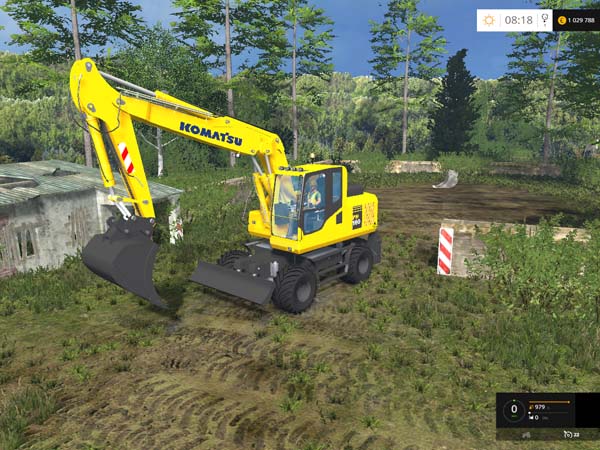Toggle the cruise control icon
The height and width of the screenshot is (450, 600).
click(568, 435)
